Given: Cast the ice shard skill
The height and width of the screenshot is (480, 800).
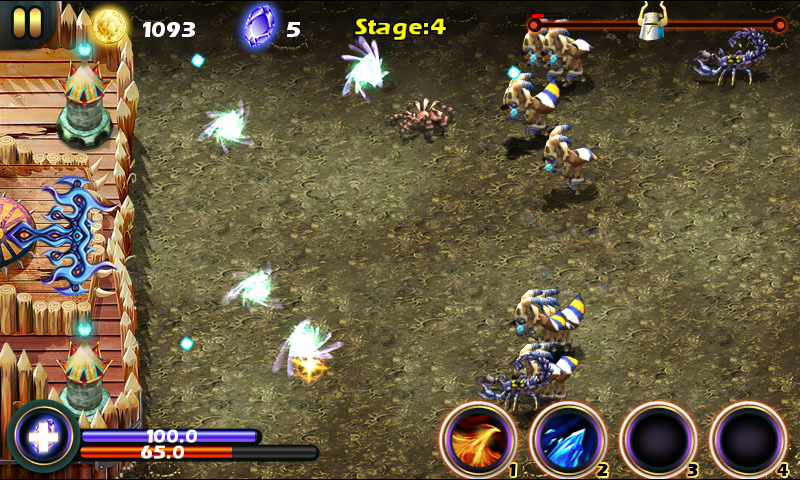Looking at the screenshot, I should (567, 439).
